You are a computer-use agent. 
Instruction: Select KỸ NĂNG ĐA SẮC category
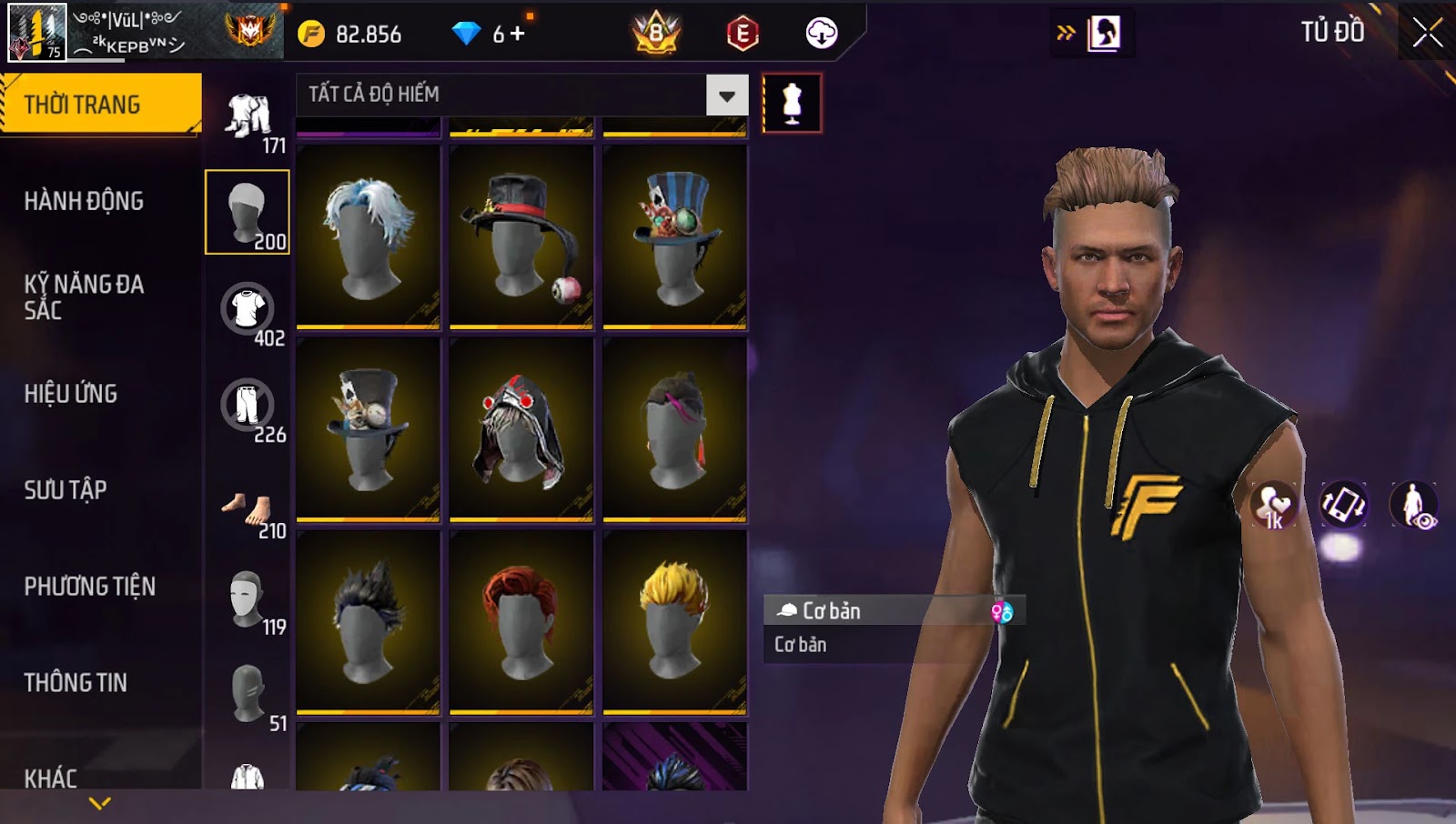[84, 297]
